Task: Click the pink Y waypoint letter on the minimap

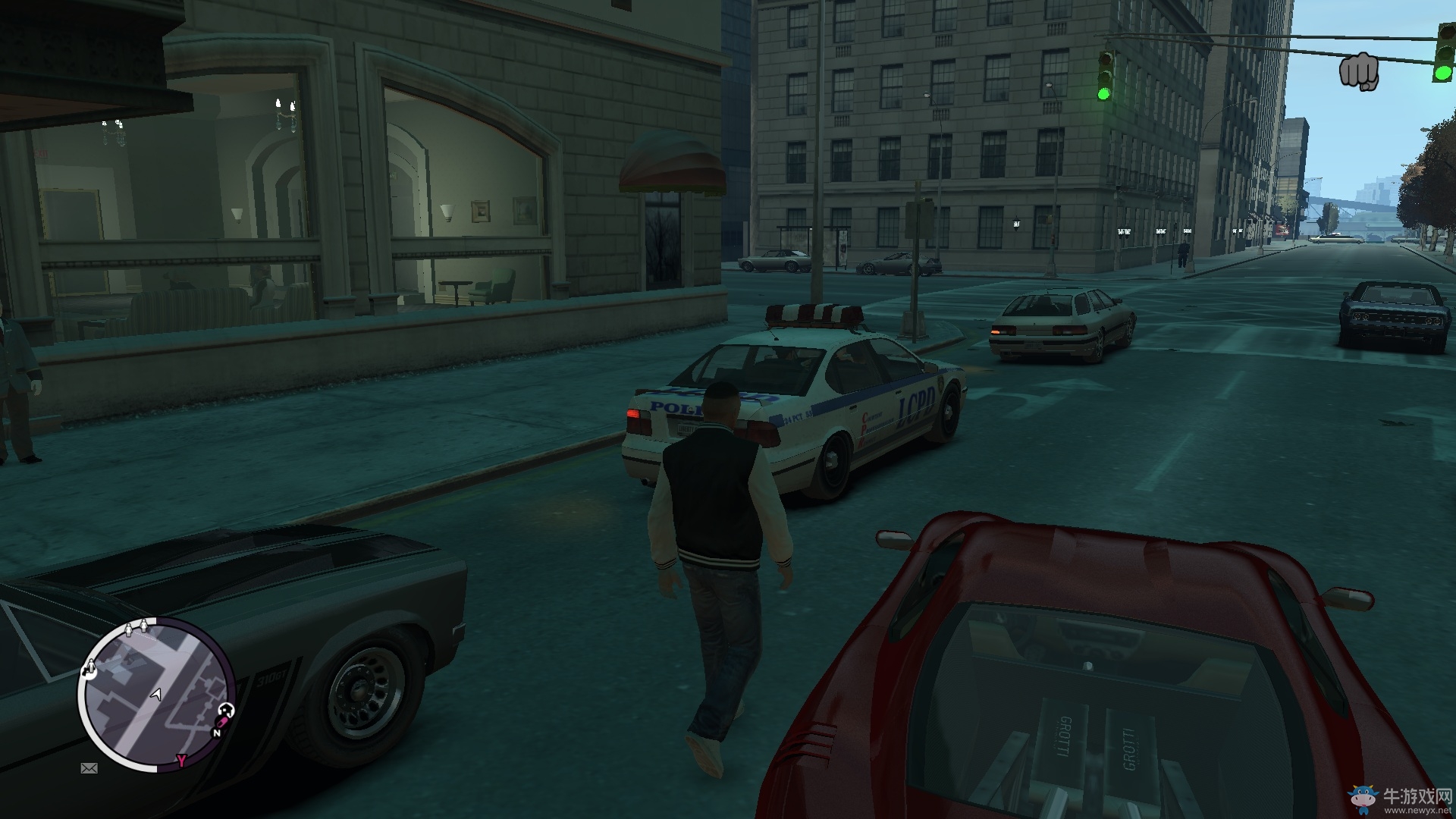Action: [x=181, y=759]
